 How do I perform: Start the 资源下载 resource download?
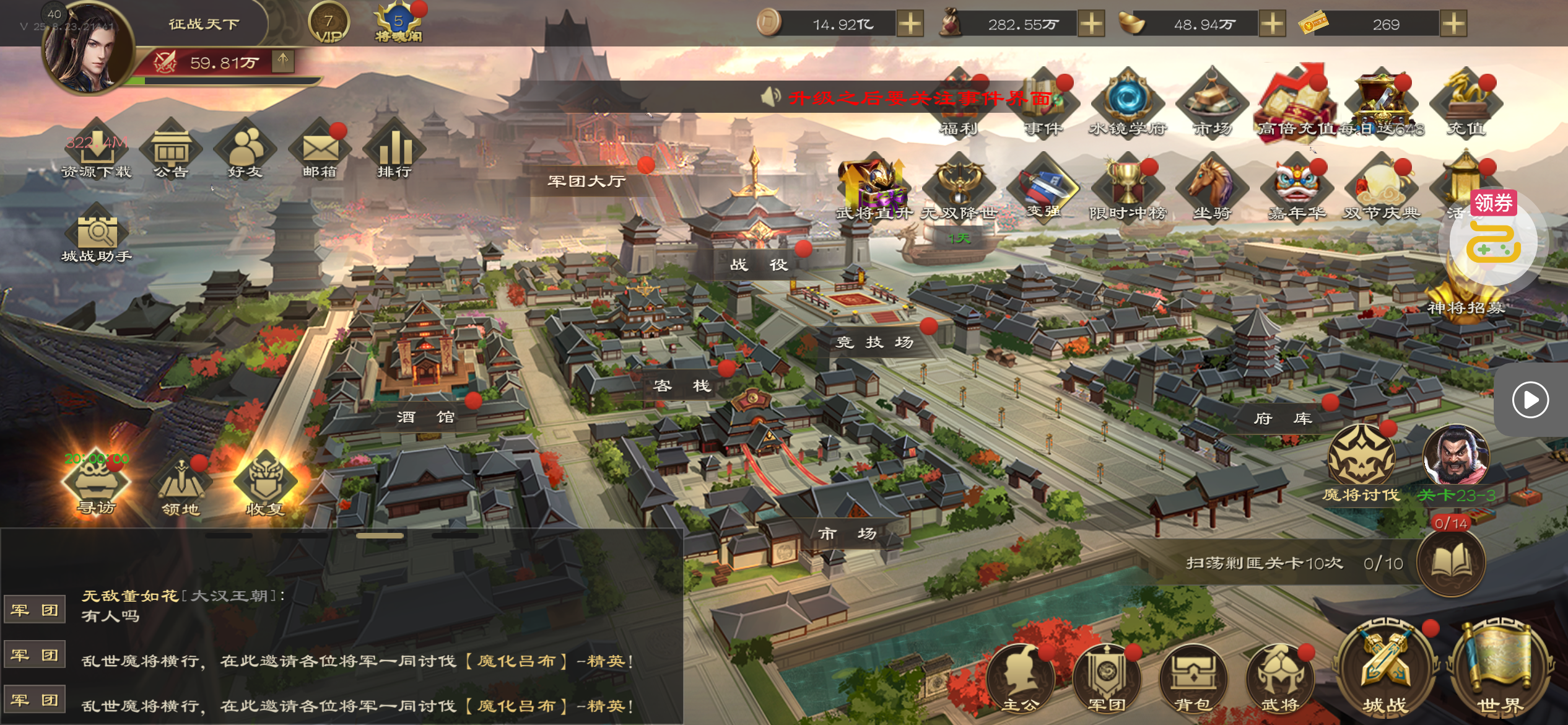(x=96, y=150)
